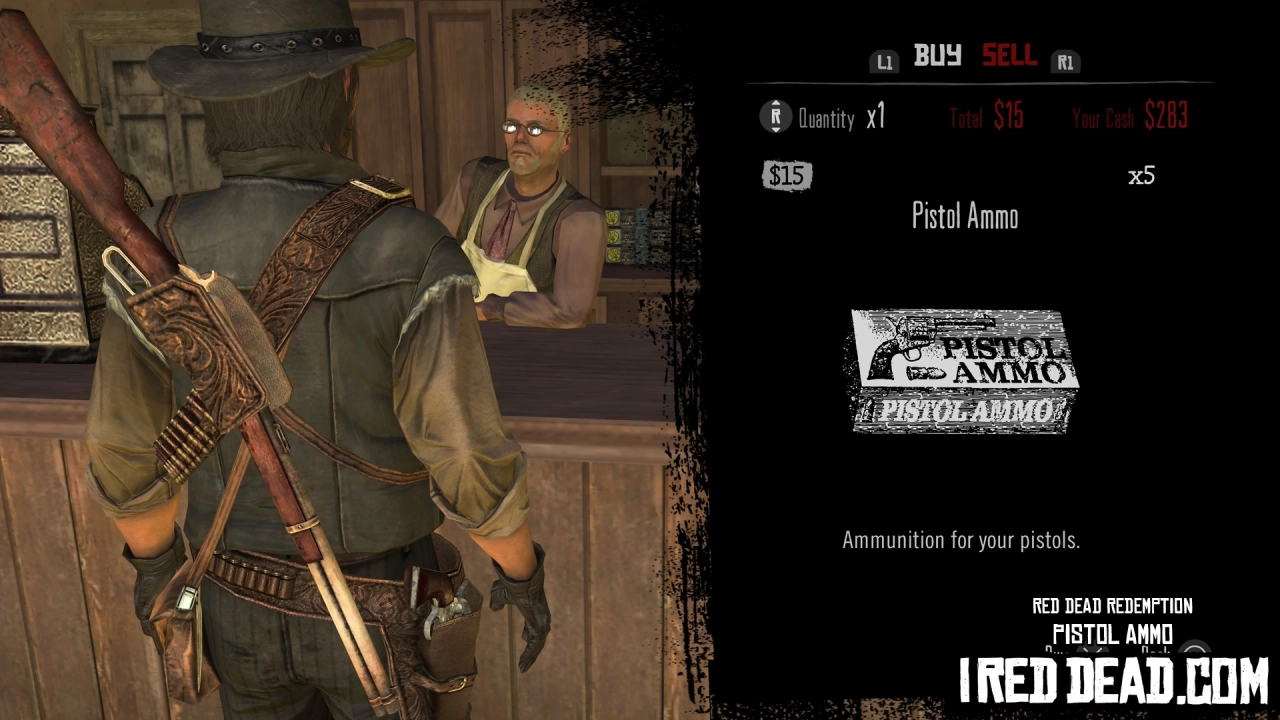Confirm purchase with the Buy prompt

coord(1092,650)
